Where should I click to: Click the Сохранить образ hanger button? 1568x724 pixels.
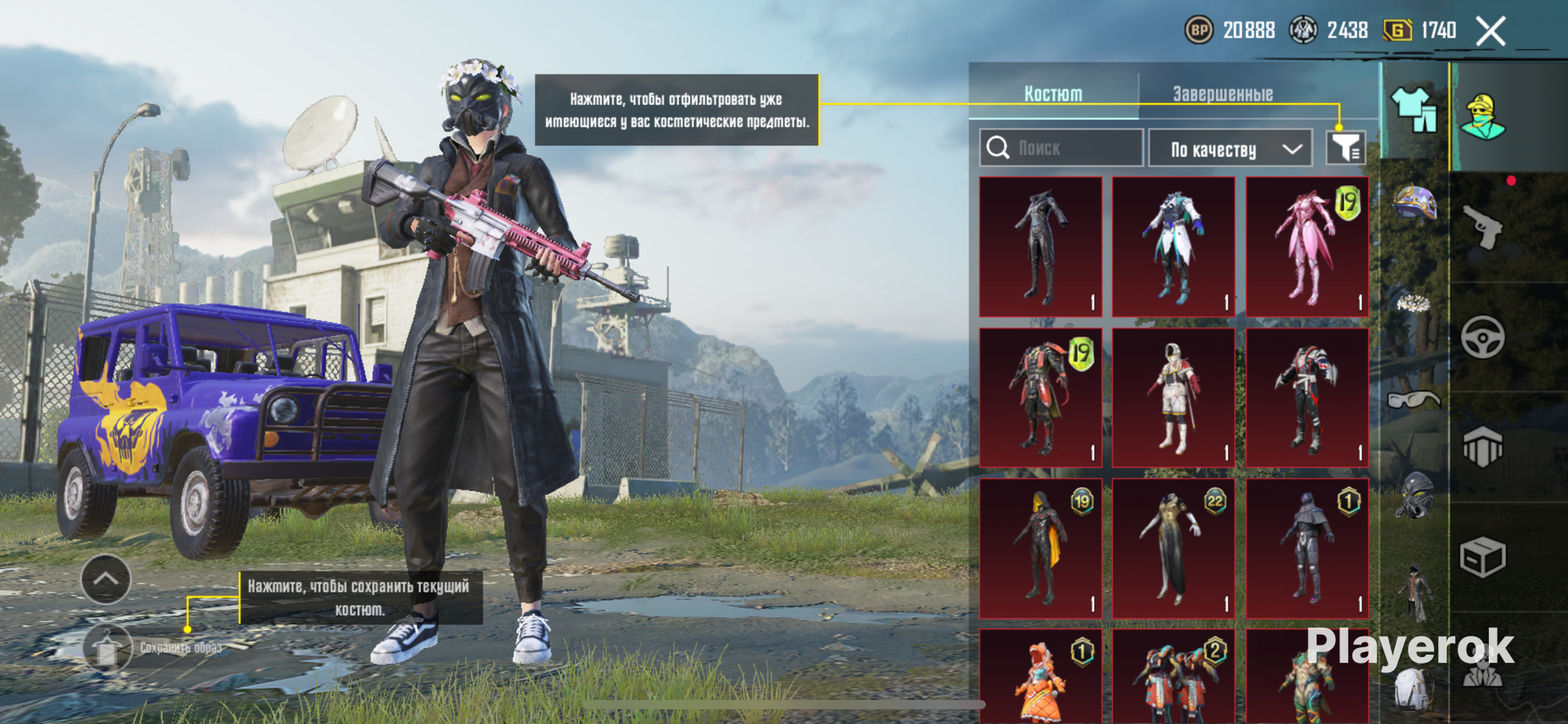click(x=107, y=649)
